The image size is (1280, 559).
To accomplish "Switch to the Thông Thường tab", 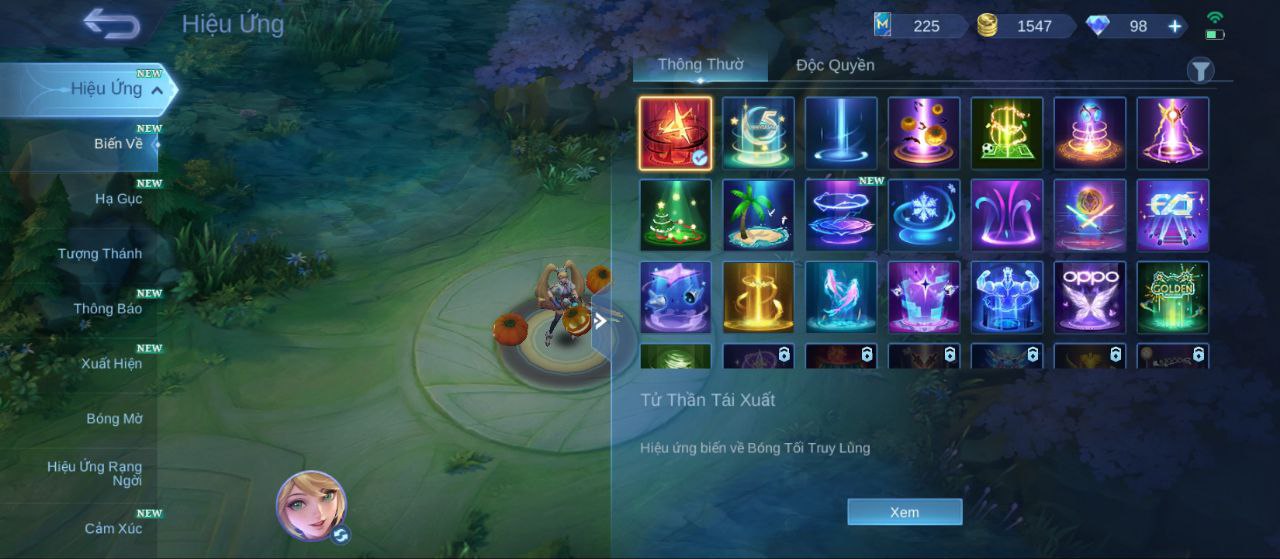I will point(700,65).
